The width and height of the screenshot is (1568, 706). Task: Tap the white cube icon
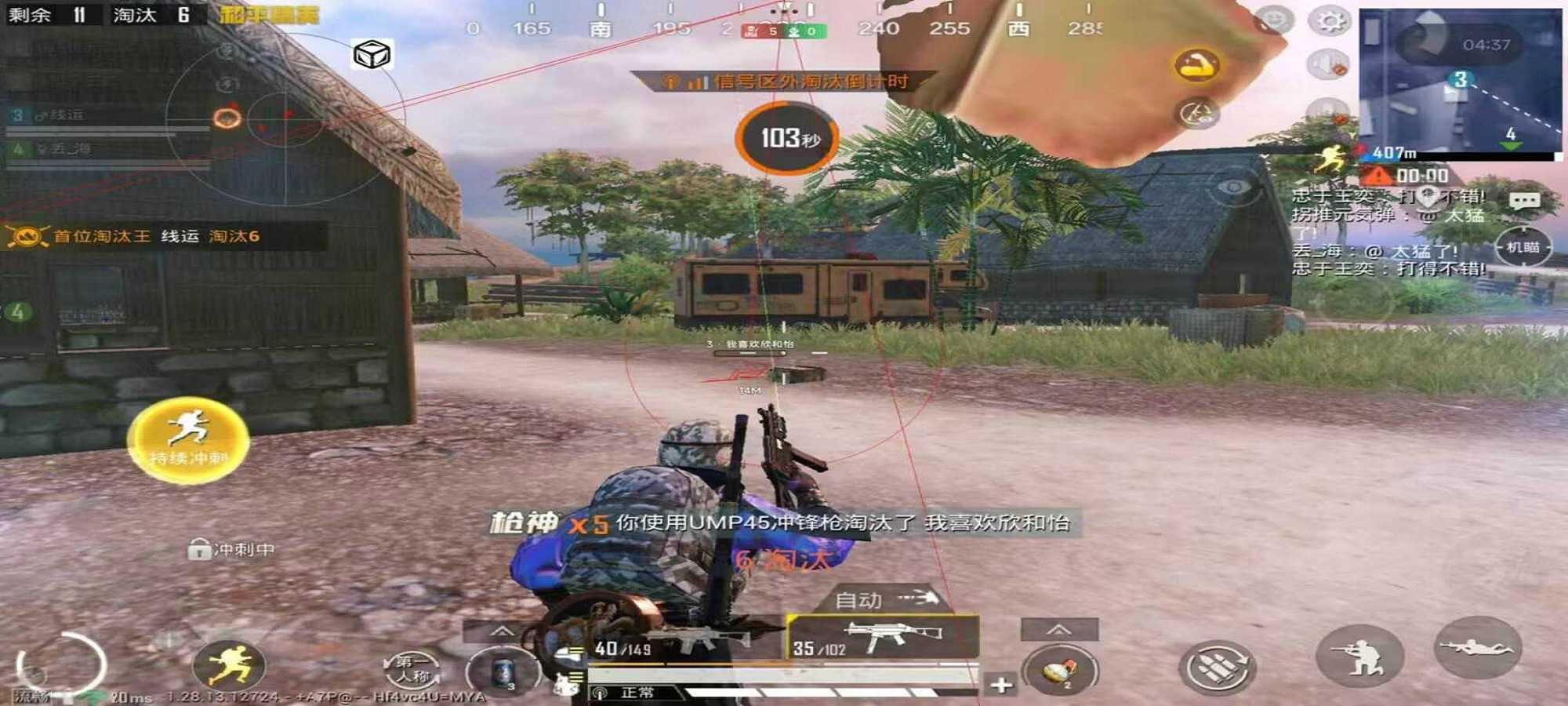coord(372,54)
